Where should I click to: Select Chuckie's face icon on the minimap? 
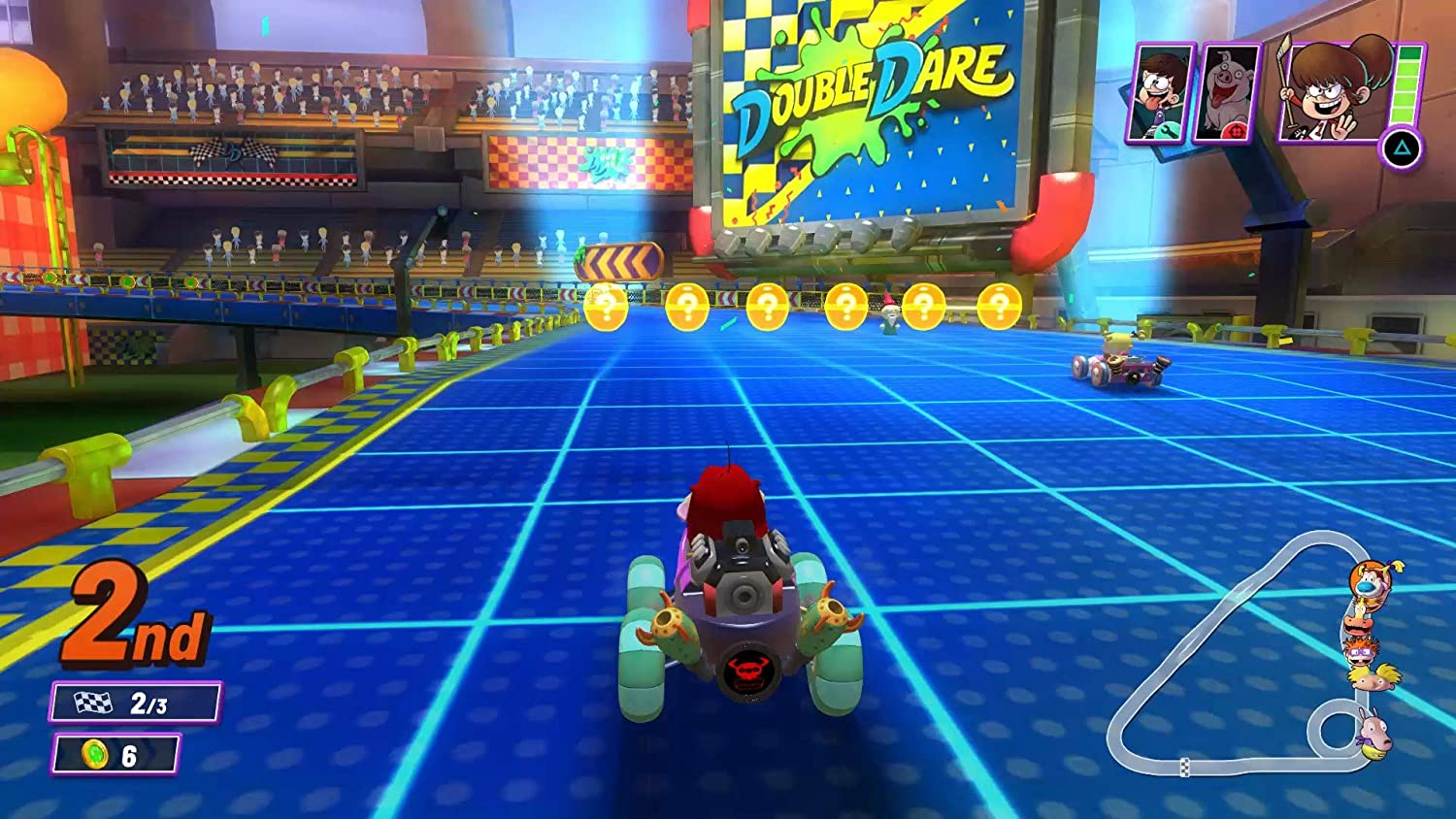pos(1361,653)
